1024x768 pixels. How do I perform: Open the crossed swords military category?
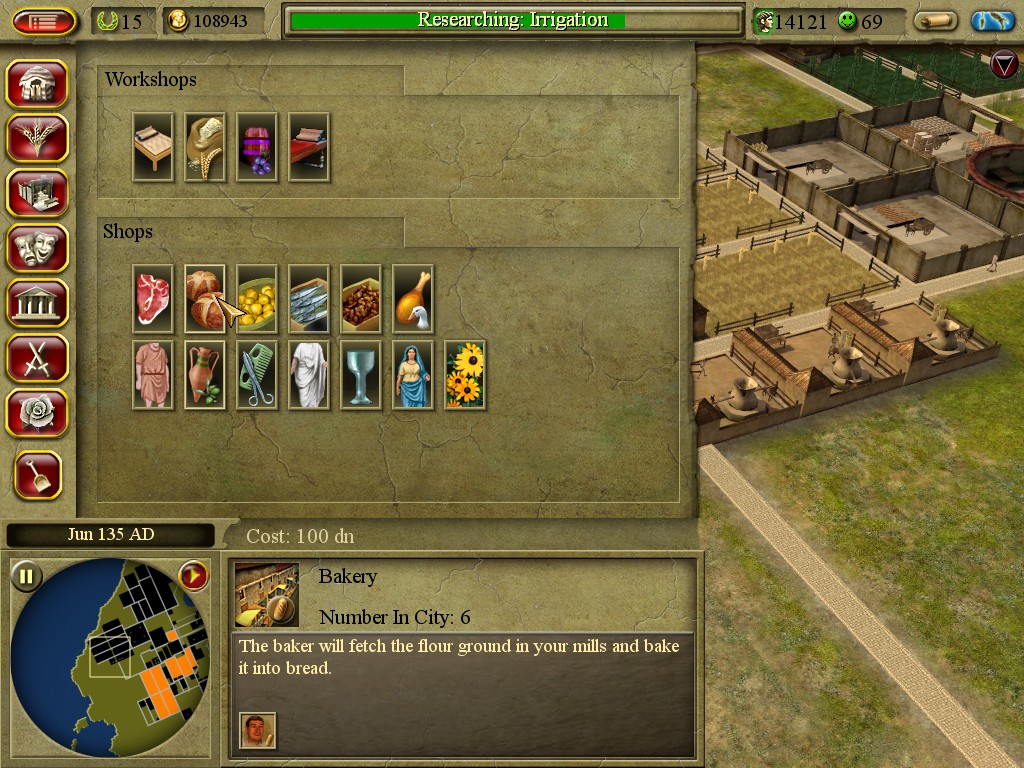[37, 357]
